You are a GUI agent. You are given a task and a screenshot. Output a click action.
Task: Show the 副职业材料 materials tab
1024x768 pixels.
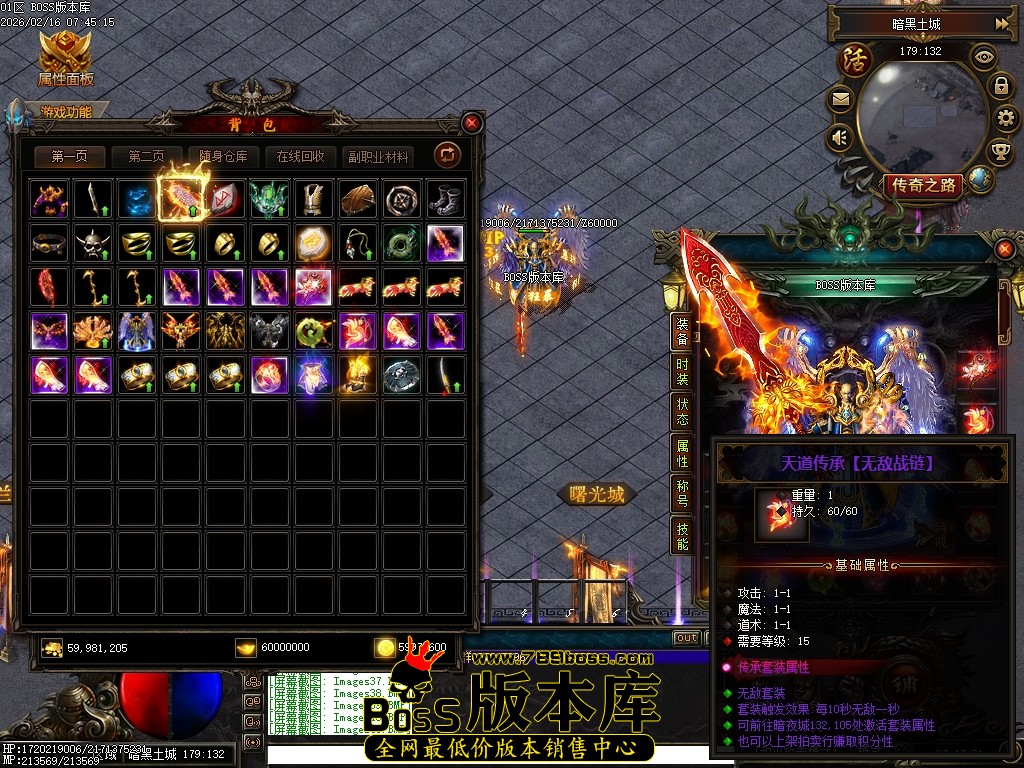[x=377, y=157]
